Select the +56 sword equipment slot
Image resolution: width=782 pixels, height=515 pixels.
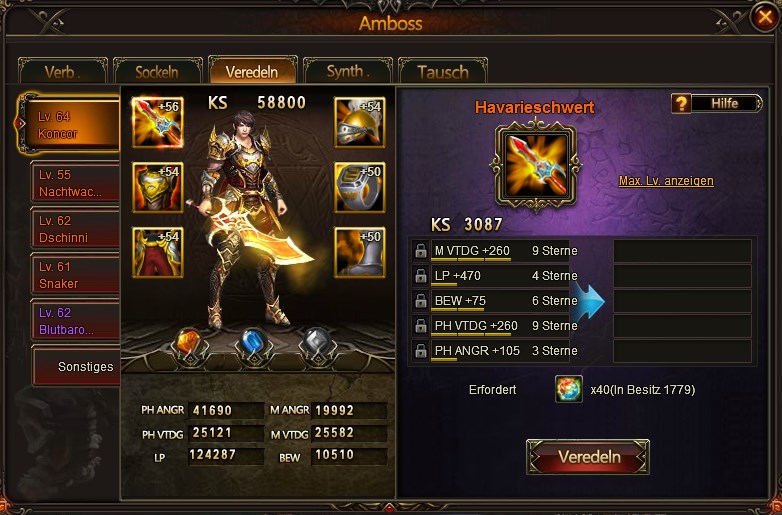click(157, 123)
